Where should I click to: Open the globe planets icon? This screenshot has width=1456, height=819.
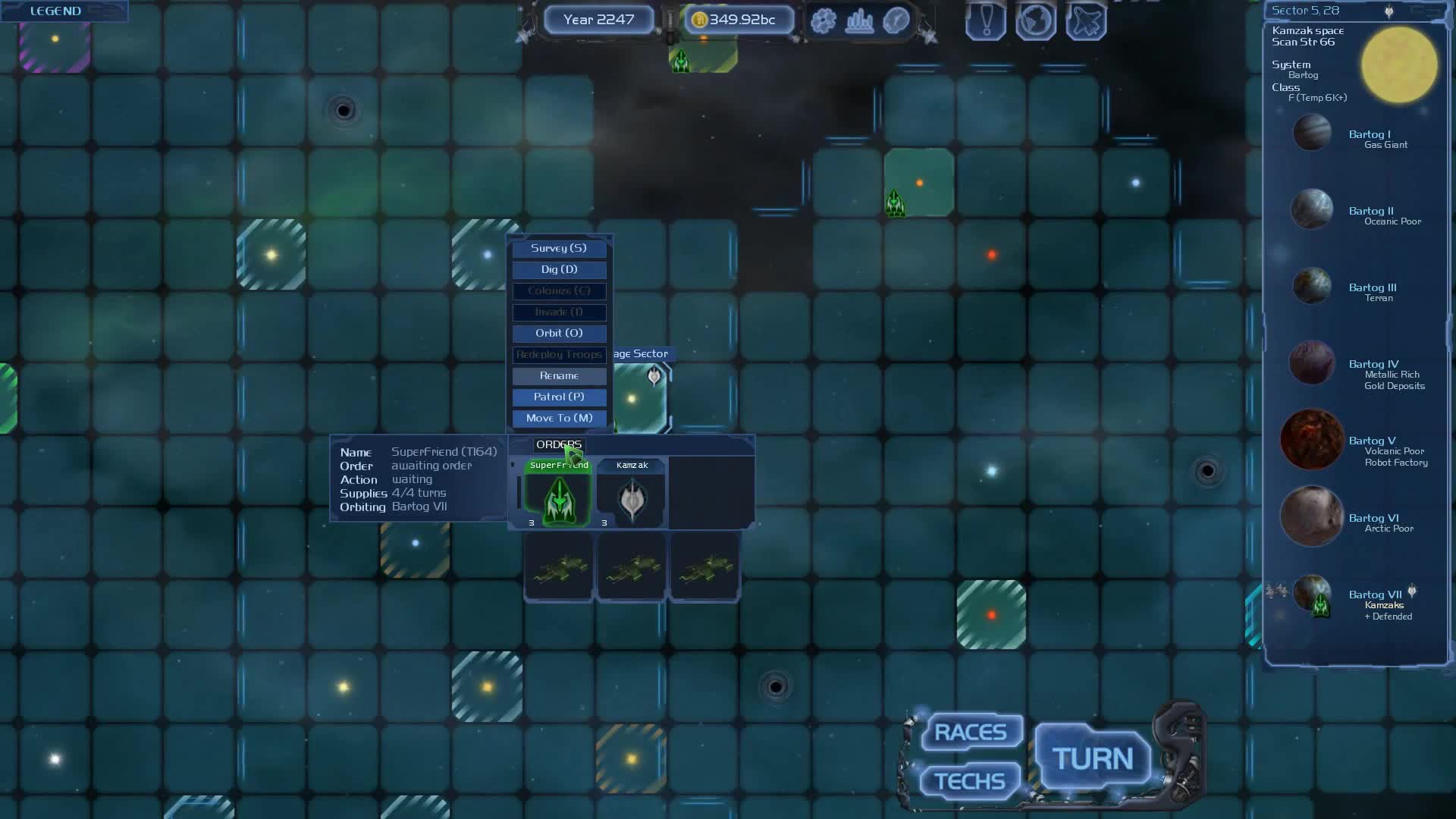tap(1035, 20)
